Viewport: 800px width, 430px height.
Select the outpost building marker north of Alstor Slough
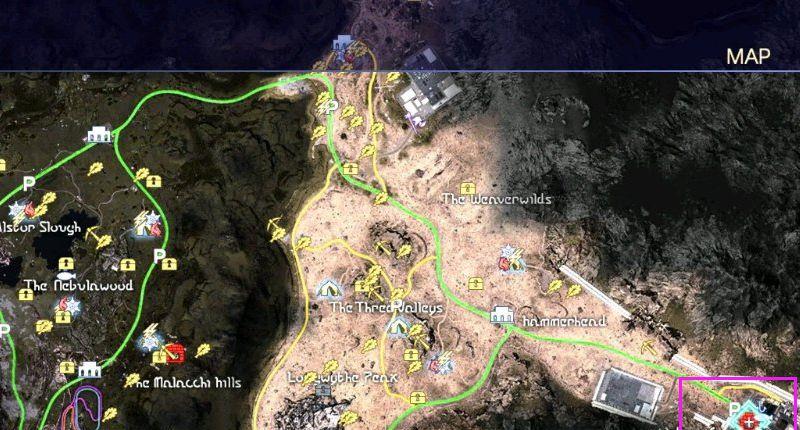[x=98, y=133]
